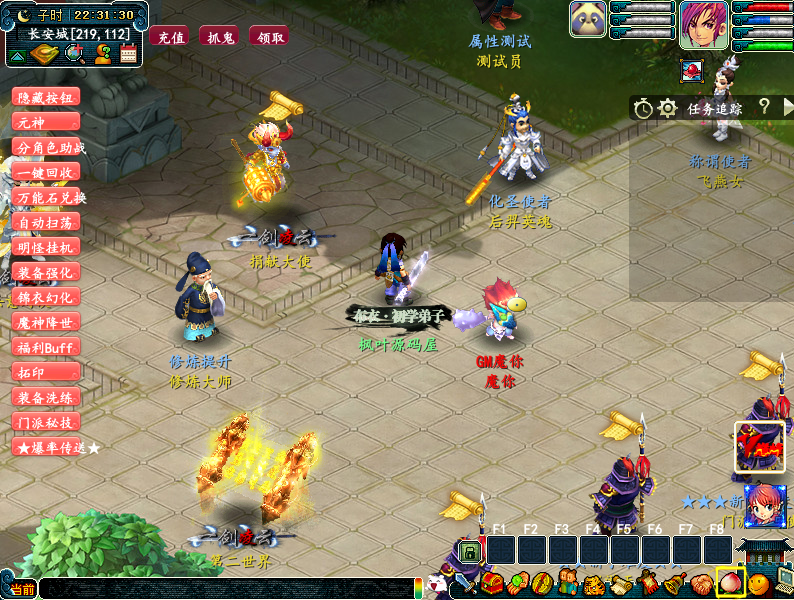This screenshot has width=794, height=600.
Task: Toggle the hotbar lock icon
Action: [468, 550]
